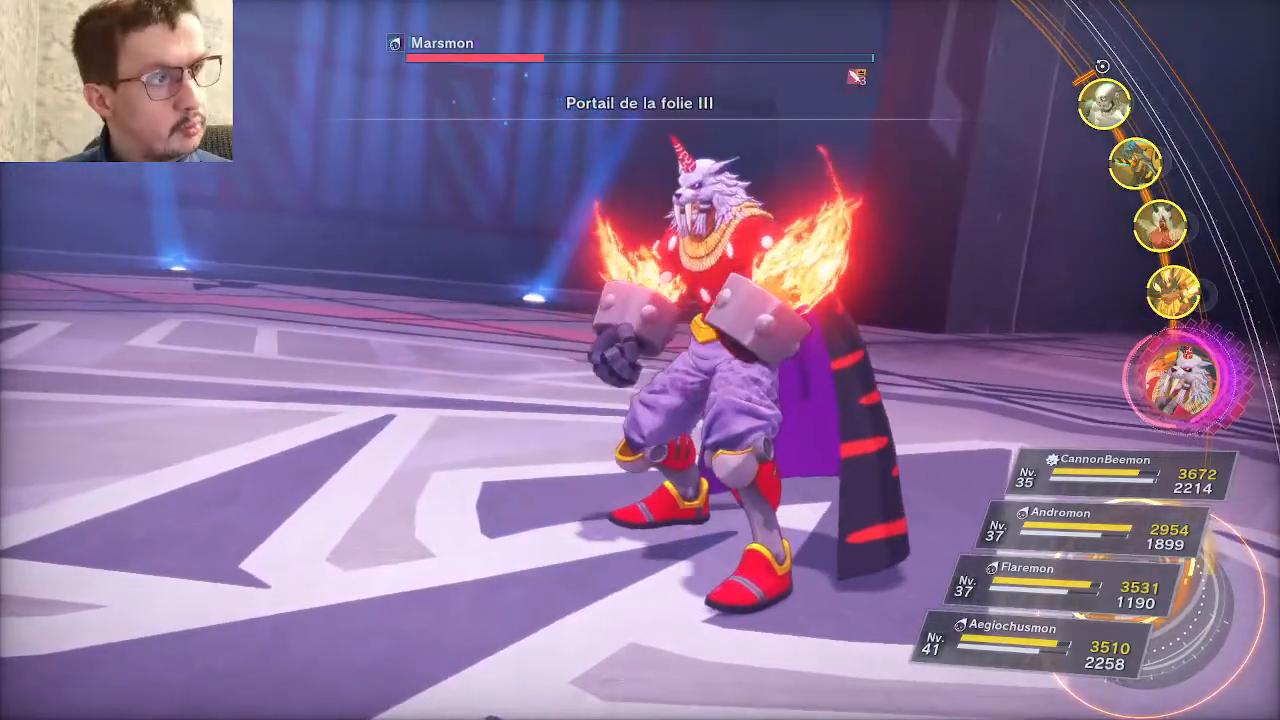Click the circular arrow icon above turn order
1280x720 pixels.
pos(1102,67)
